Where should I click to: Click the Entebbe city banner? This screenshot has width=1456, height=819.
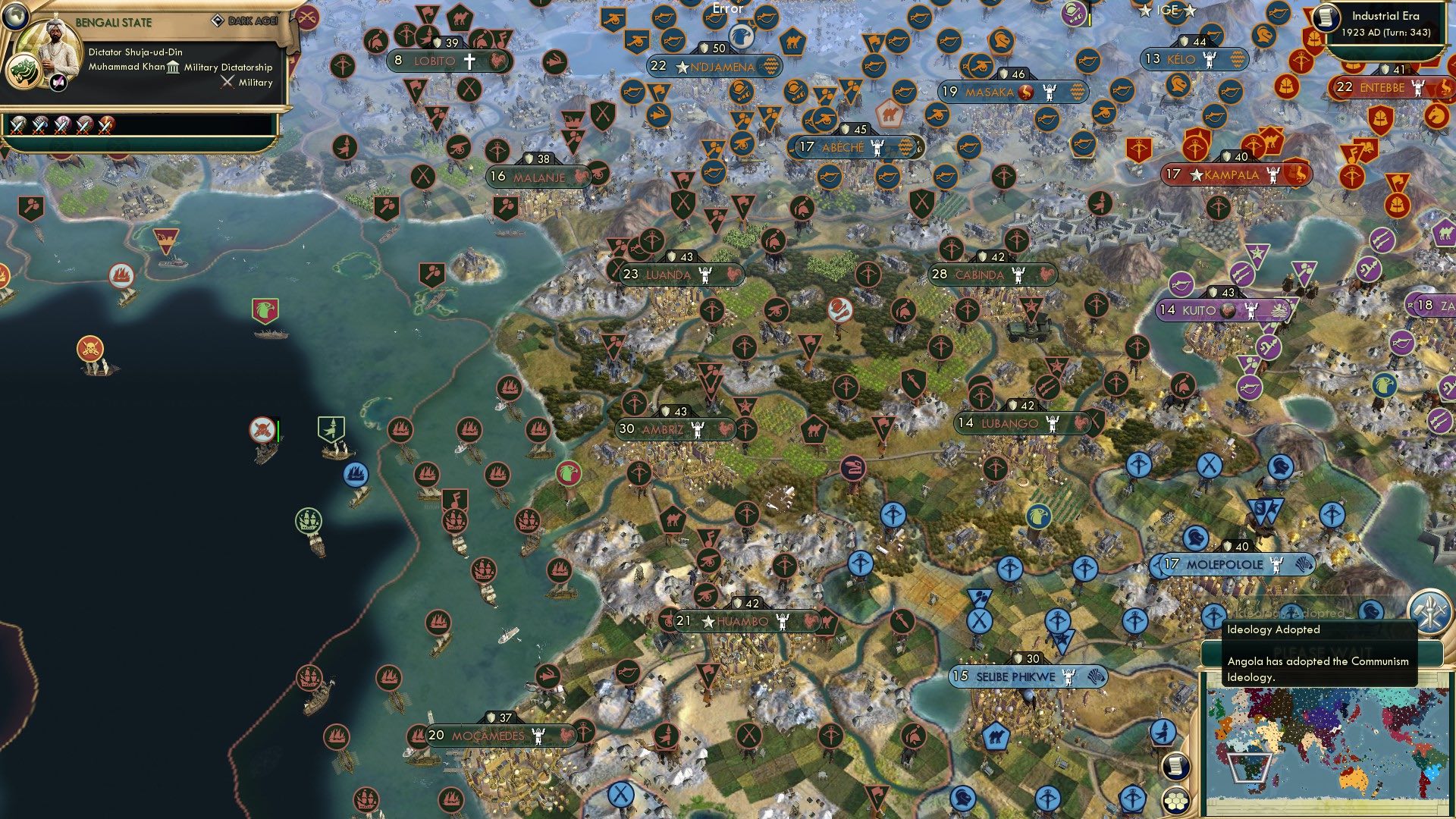tap(1388, 88)
